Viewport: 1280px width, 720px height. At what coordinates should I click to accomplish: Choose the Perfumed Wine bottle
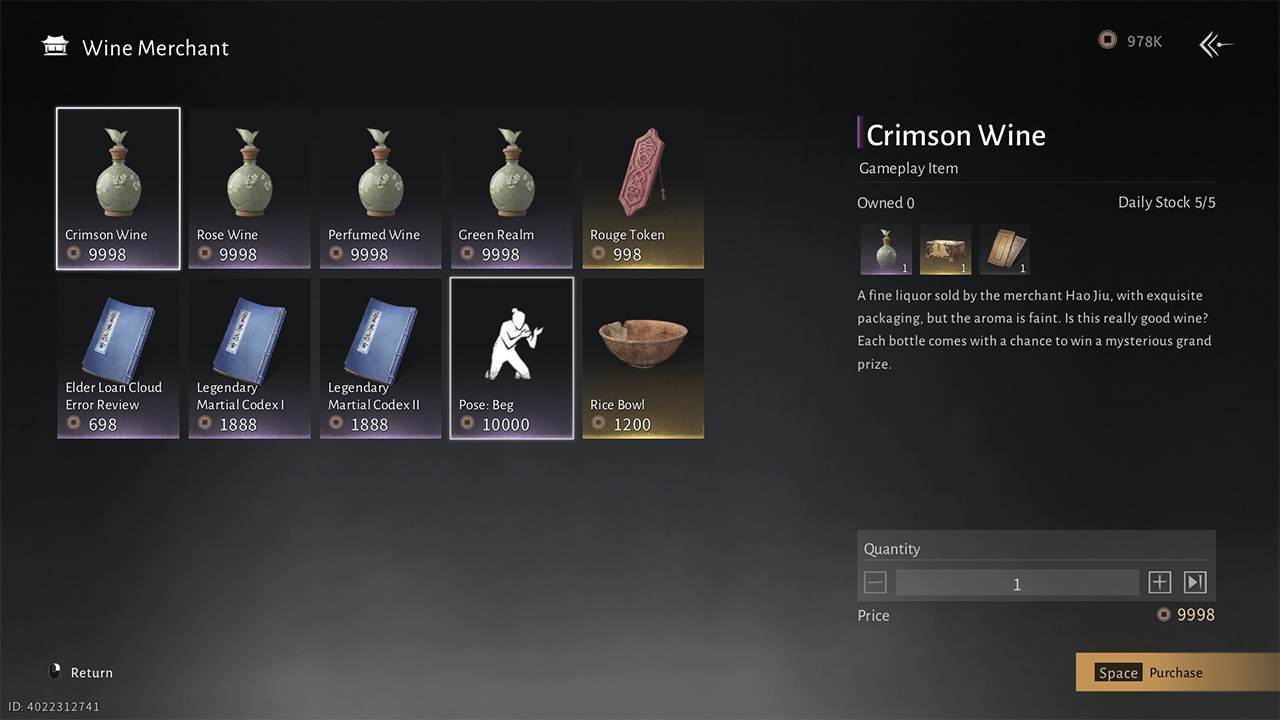point(380,188)
